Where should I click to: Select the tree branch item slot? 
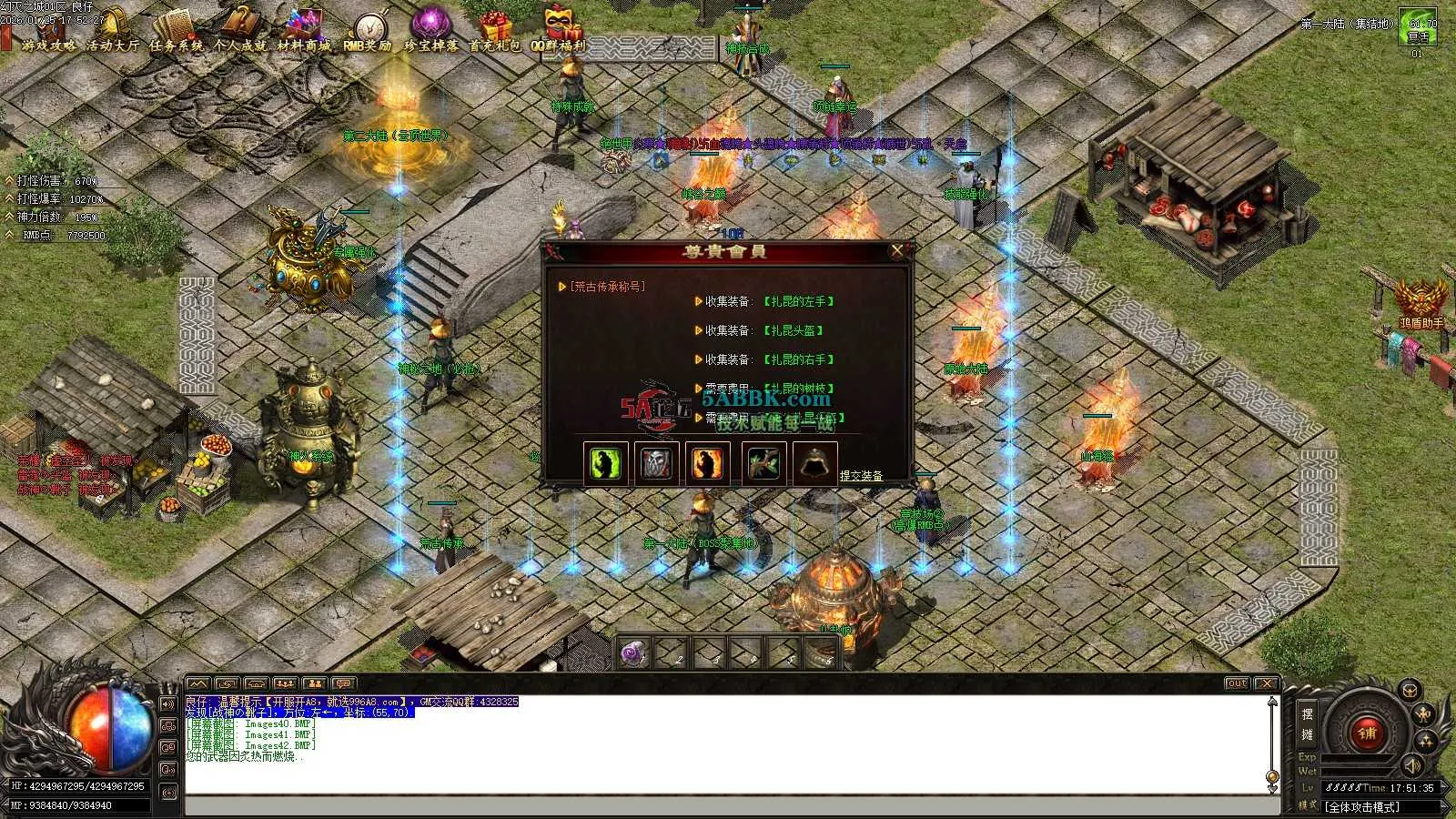coord(763,464)
